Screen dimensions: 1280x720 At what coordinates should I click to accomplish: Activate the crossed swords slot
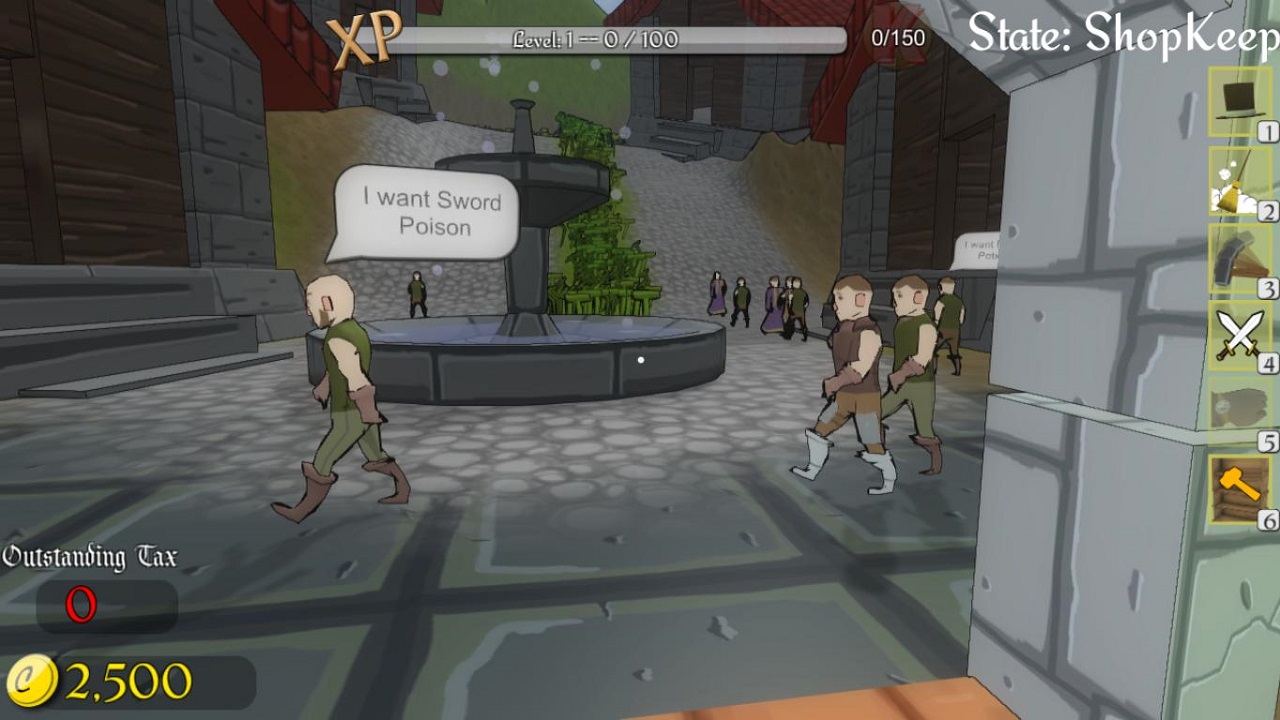tap(1239, 334)
